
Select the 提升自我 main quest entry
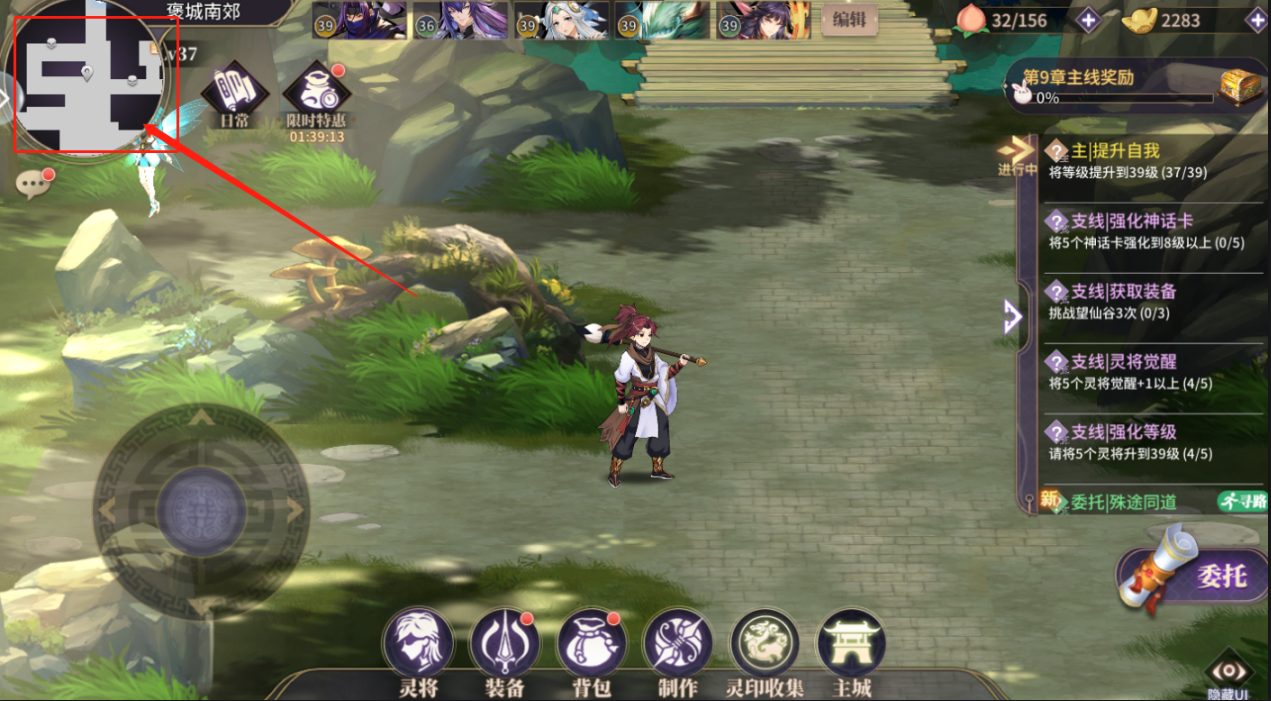(1150, 160)
